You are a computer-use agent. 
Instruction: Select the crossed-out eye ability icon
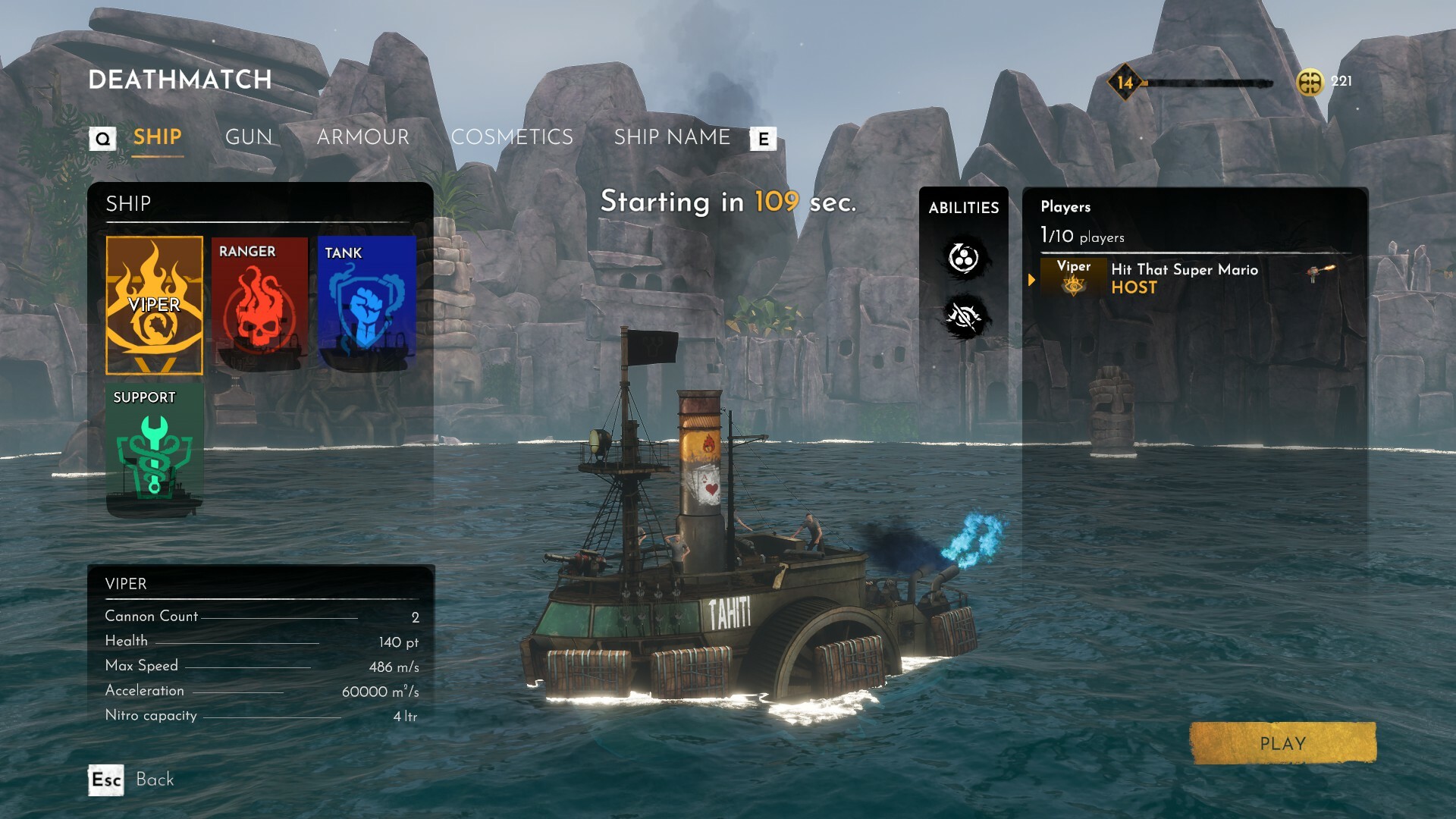[x=963, y=318]
